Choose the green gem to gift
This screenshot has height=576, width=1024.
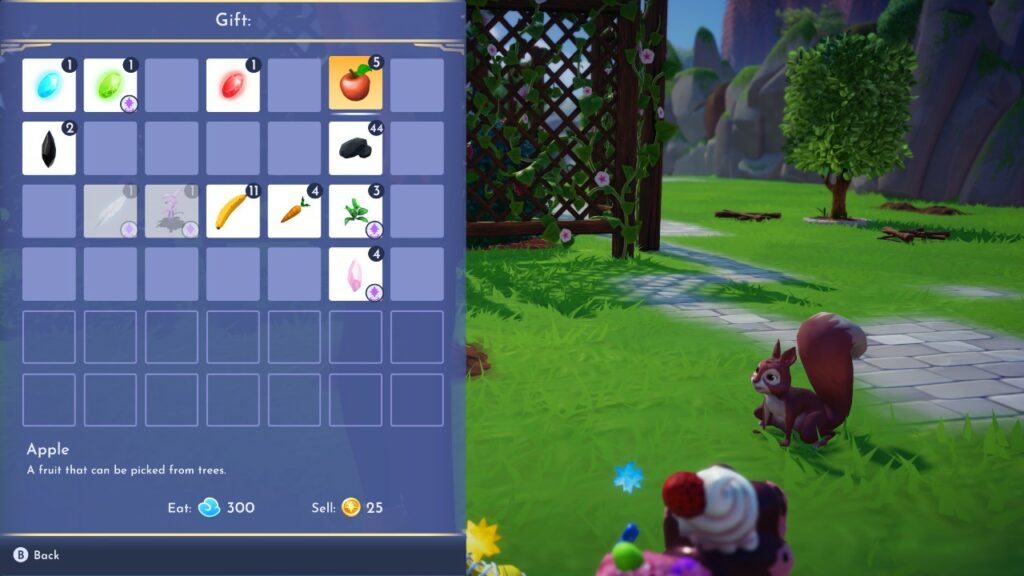click(x=110, y=85)
